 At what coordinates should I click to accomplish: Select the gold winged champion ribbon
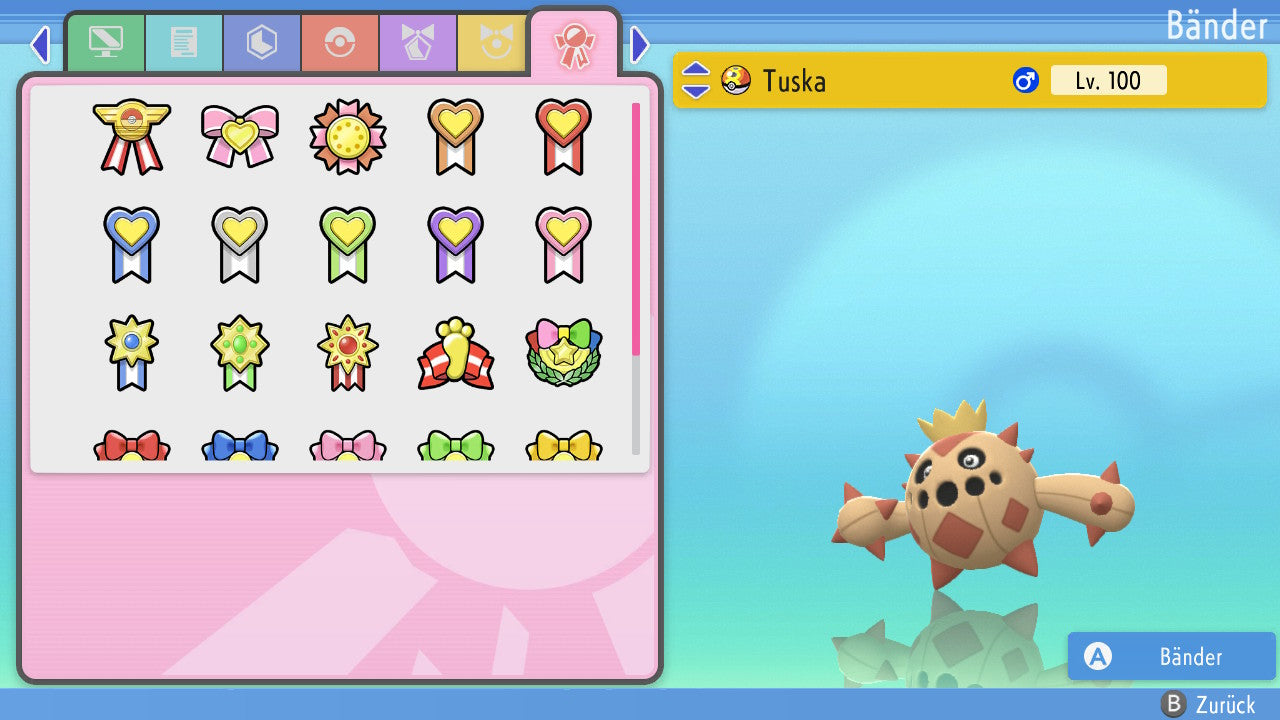(132, 136)
